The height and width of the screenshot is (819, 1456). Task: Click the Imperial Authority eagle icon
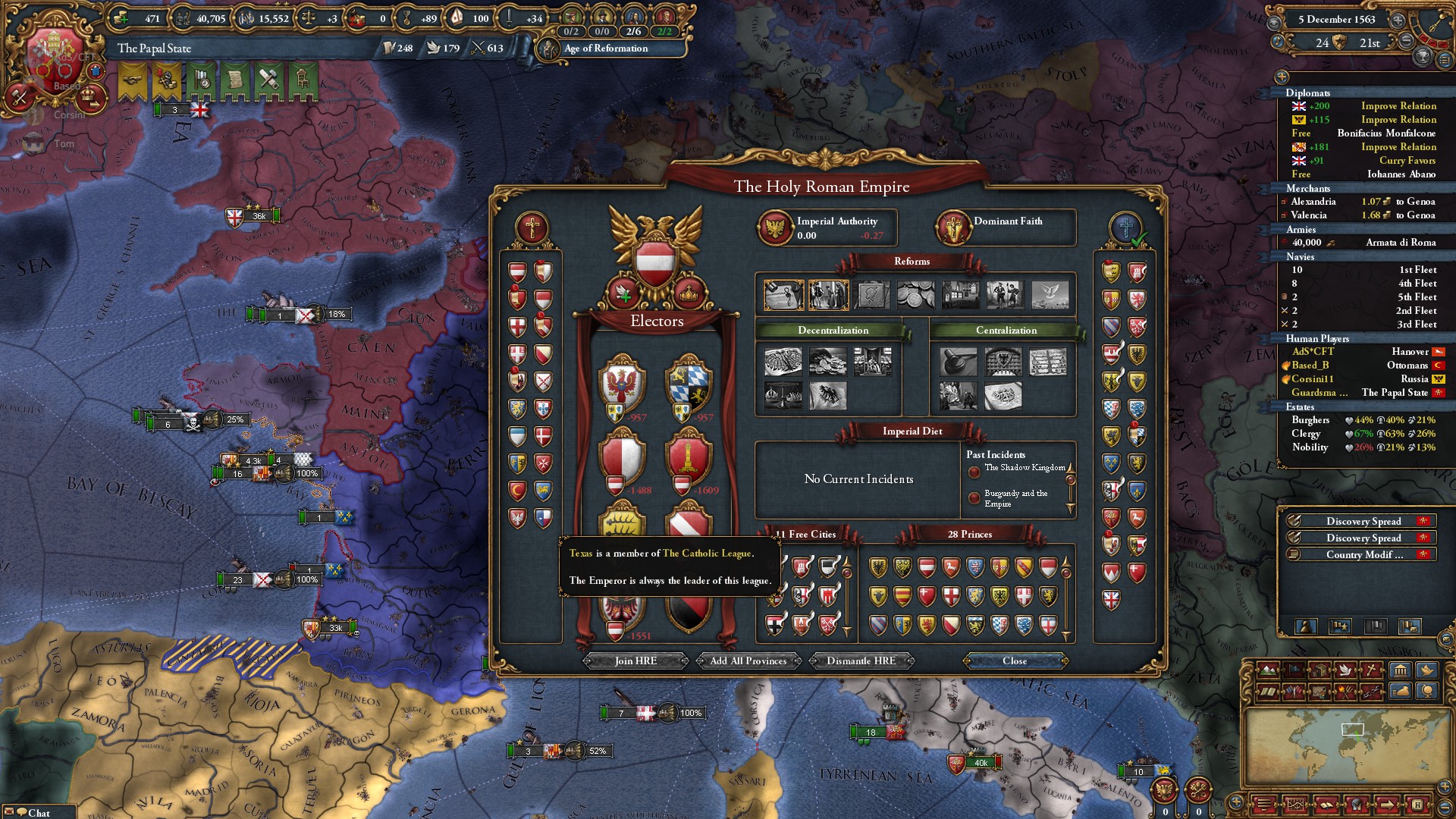click(776, 227)
